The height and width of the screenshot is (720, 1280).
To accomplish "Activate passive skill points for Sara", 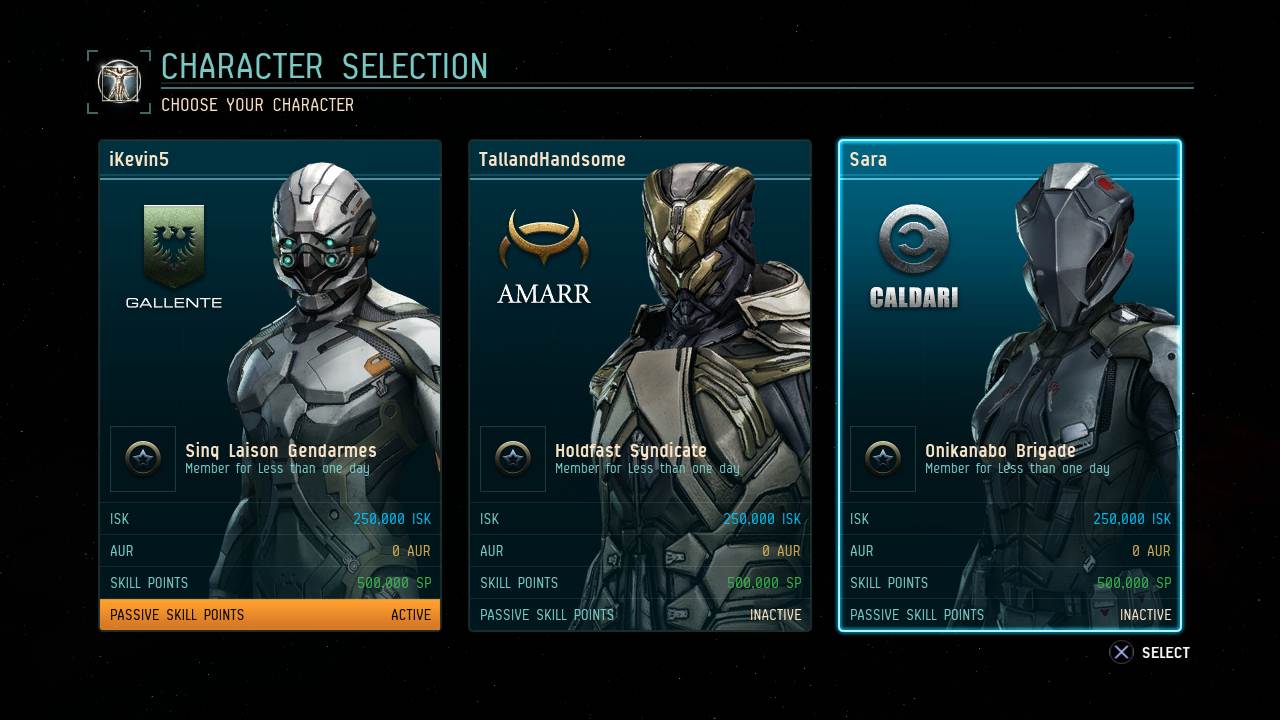I will [1010, 615].
